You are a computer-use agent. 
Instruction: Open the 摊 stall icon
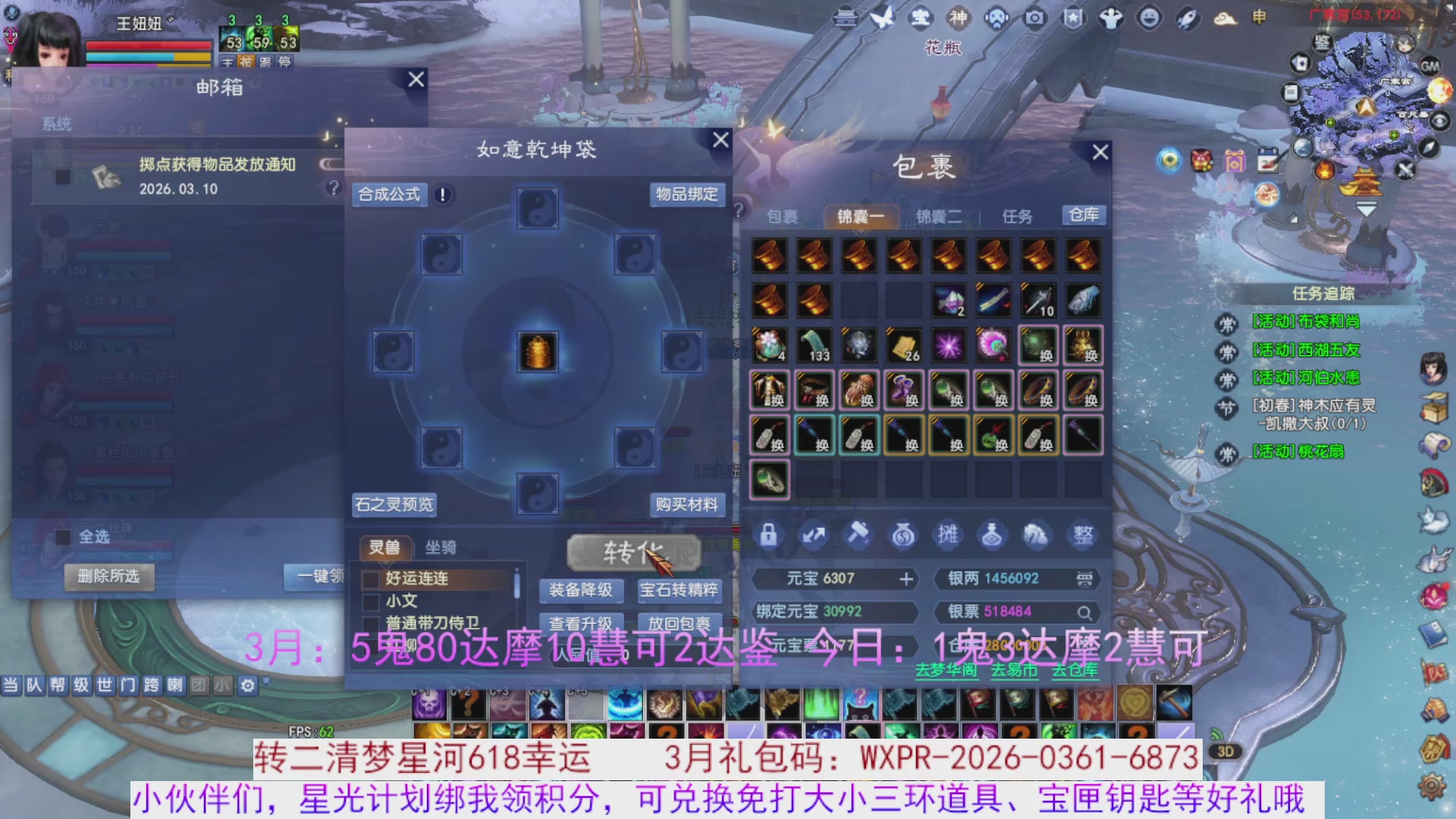(x=948, y=535)
